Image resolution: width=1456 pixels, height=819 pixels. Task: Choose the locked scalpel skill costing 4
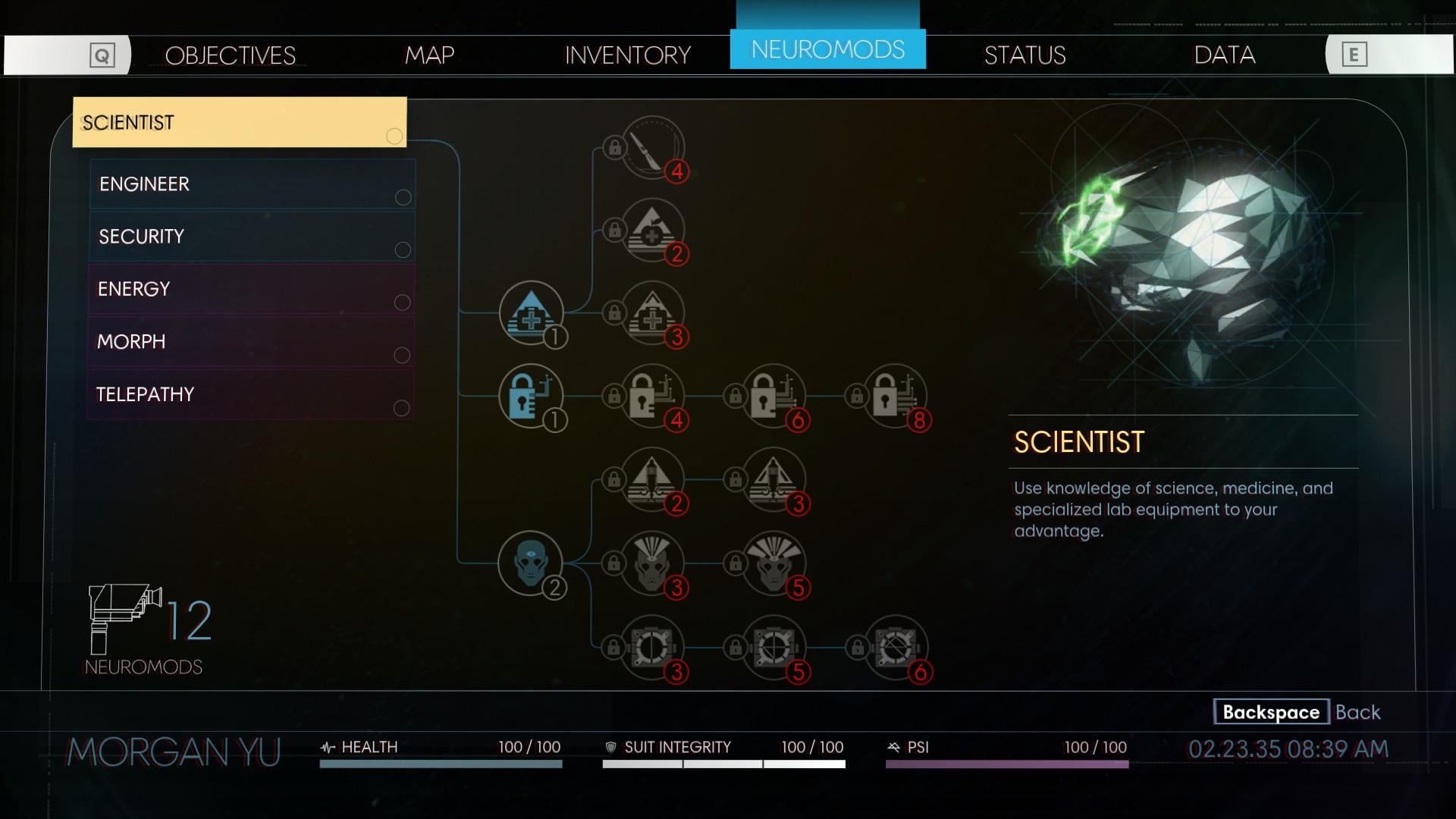pos(652,147)
